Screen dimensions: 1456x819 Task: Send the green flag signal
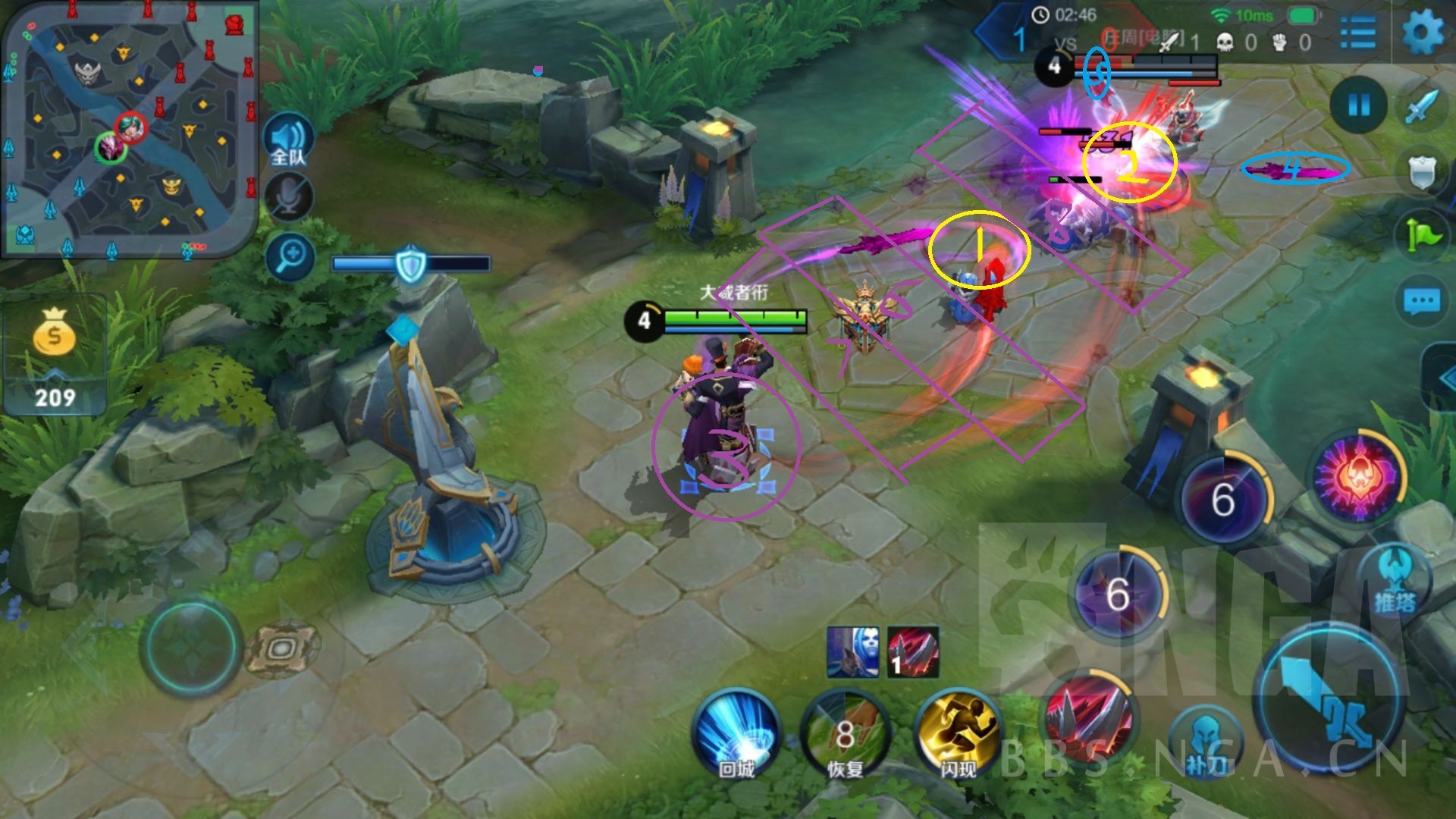point(1421,235)
